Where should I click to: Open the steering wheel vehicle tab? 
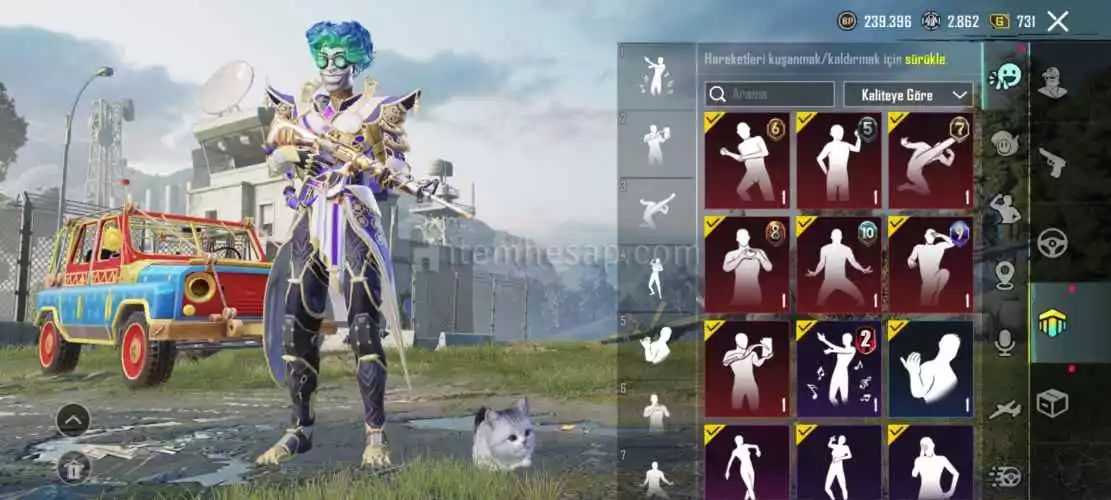tap(1052, 243)
